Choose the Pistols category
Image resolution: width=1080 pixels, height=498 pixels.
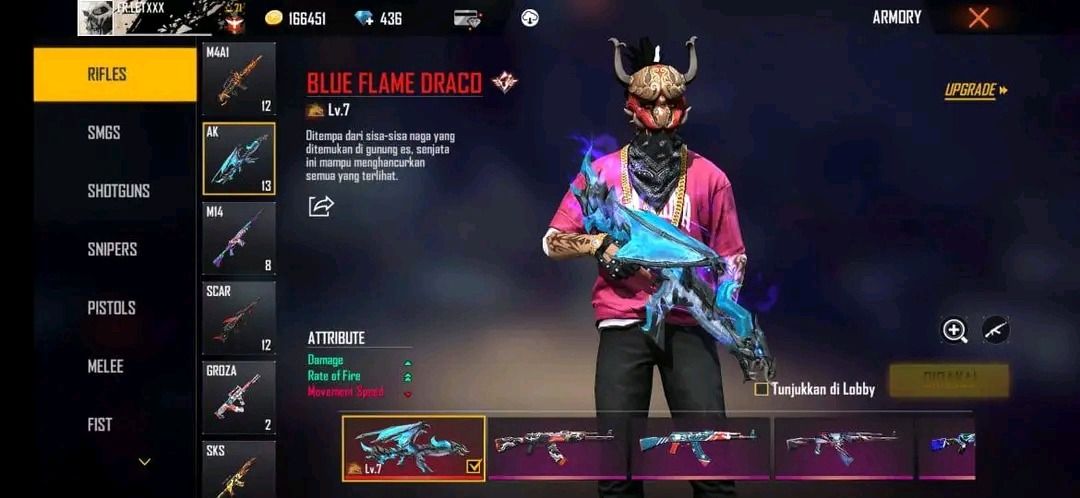coord(111,308)
